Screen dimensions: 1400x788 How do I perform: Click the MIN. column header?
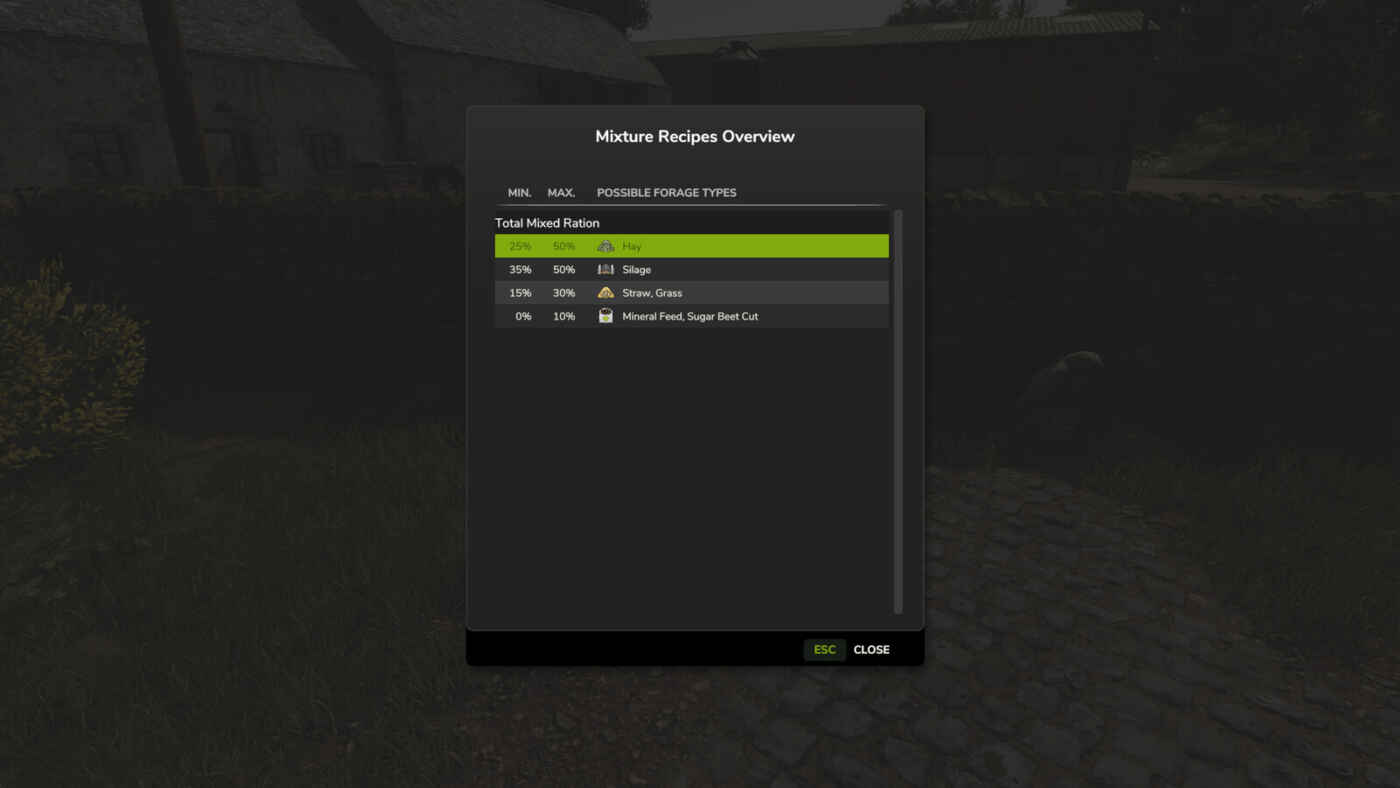(x=519, y=192)
